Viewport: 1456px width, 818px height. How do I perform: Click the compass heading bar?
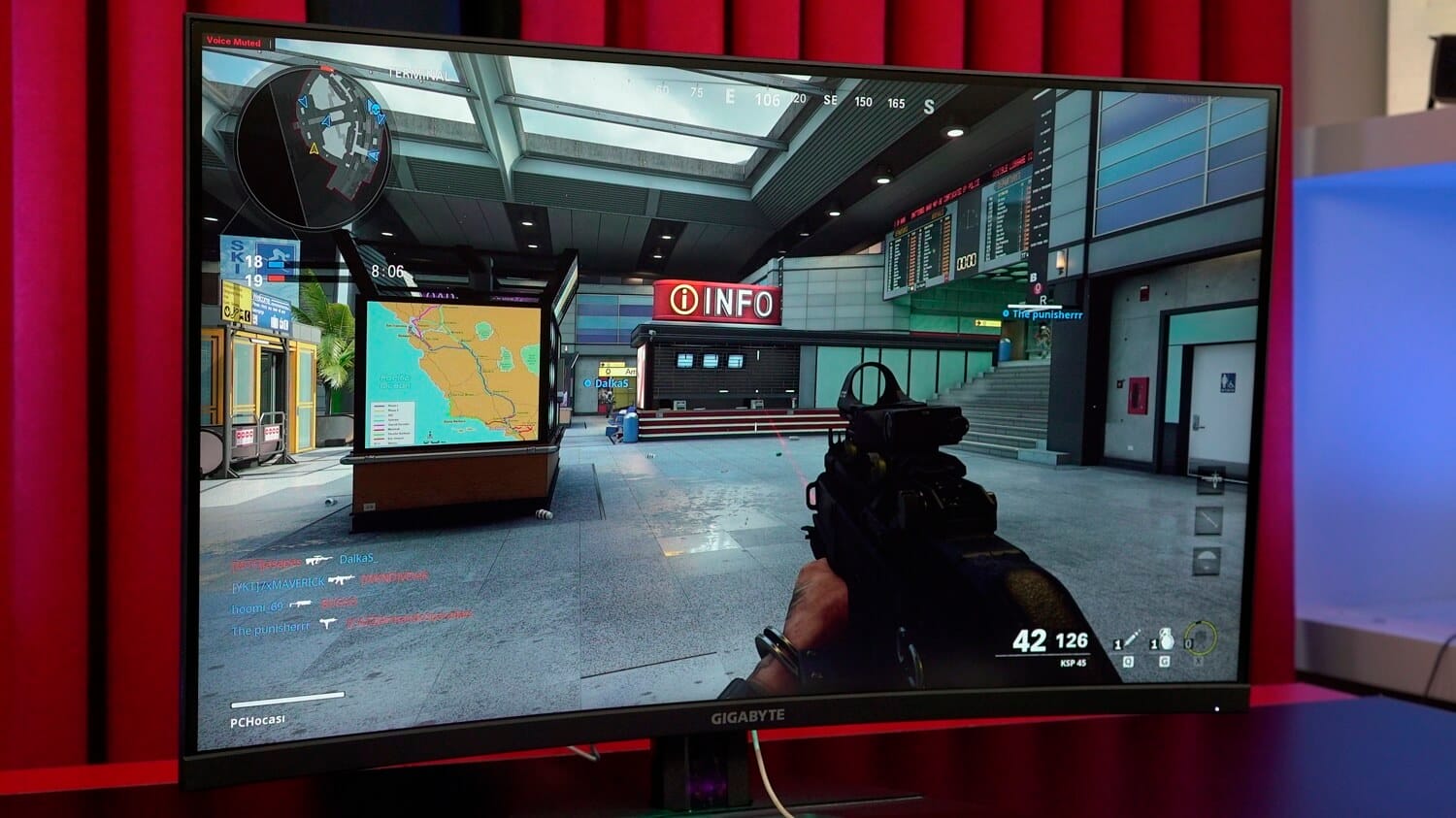pyautogui.click(x=794, y=97)
